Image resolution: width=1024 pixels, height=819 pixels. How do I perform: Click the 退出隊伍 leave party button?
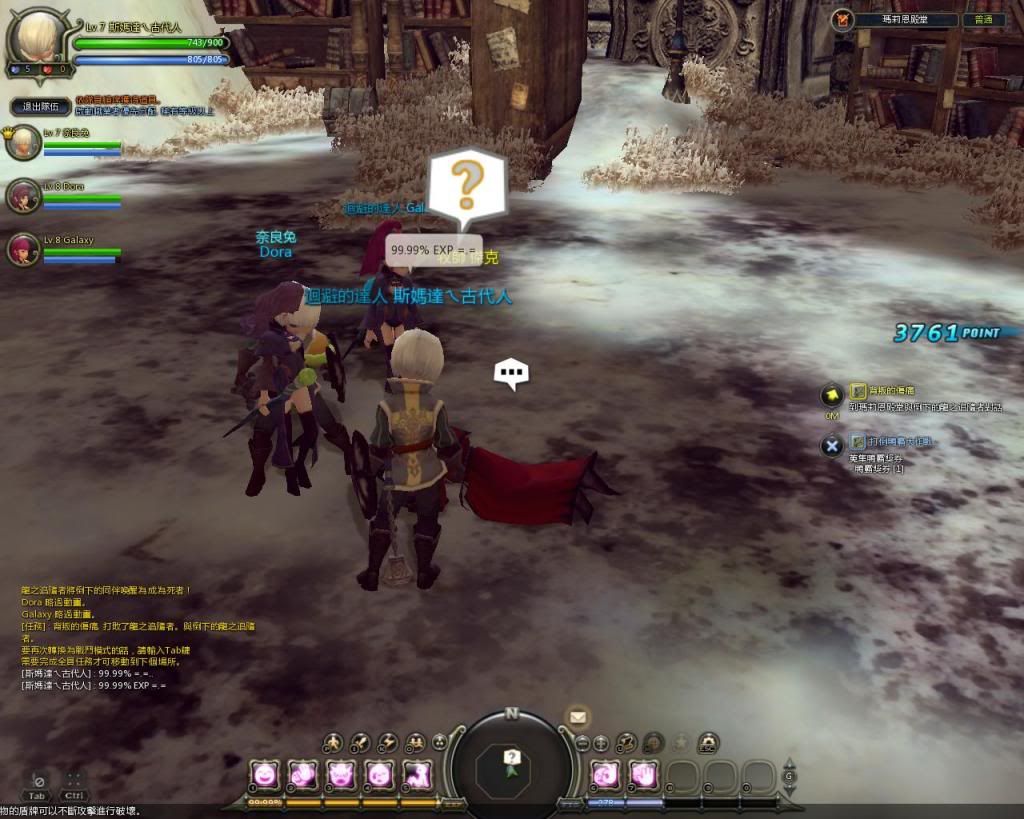[41, 106]
